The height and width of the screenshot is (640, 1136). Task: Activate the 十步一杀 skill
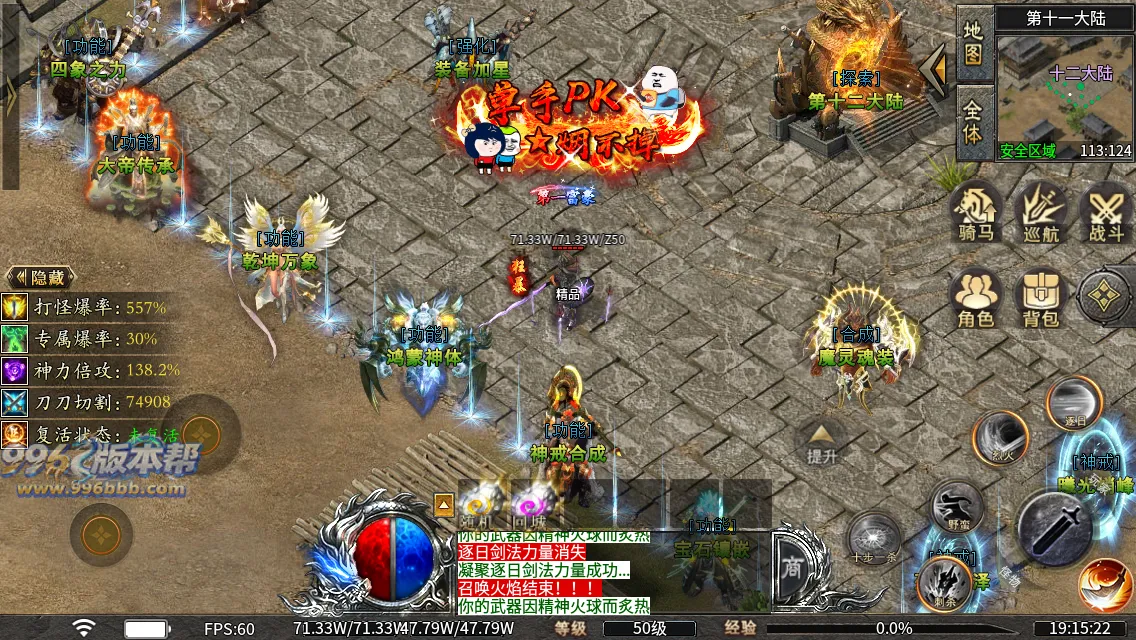[x=873, y=539]
